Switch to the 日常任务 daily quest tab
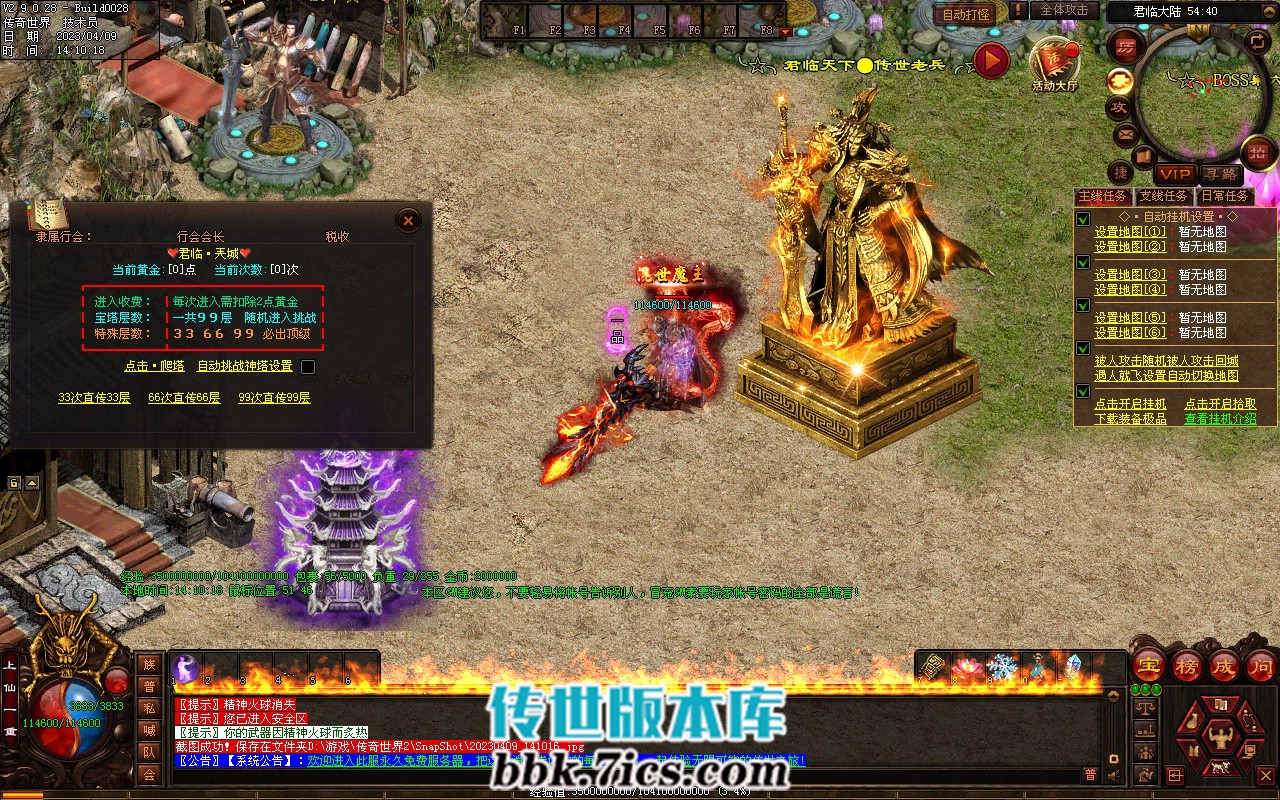 pos(1225,196)
